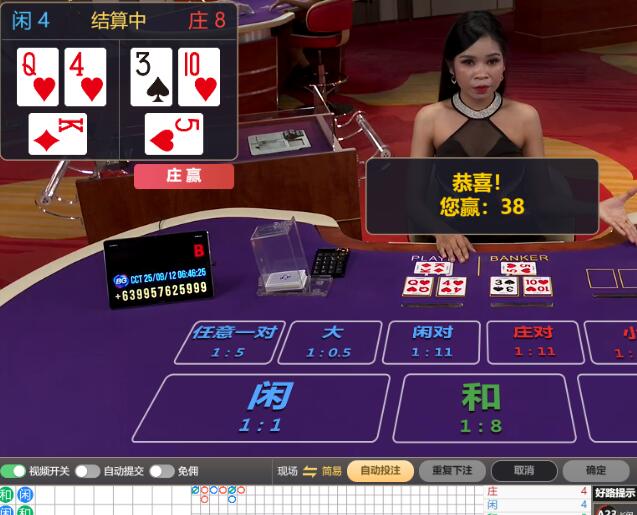Viewport: 637px width, 515px height.
Task: Bet on 闲对 (Player Pair) 1:11
Action: [x=433, y=341]
